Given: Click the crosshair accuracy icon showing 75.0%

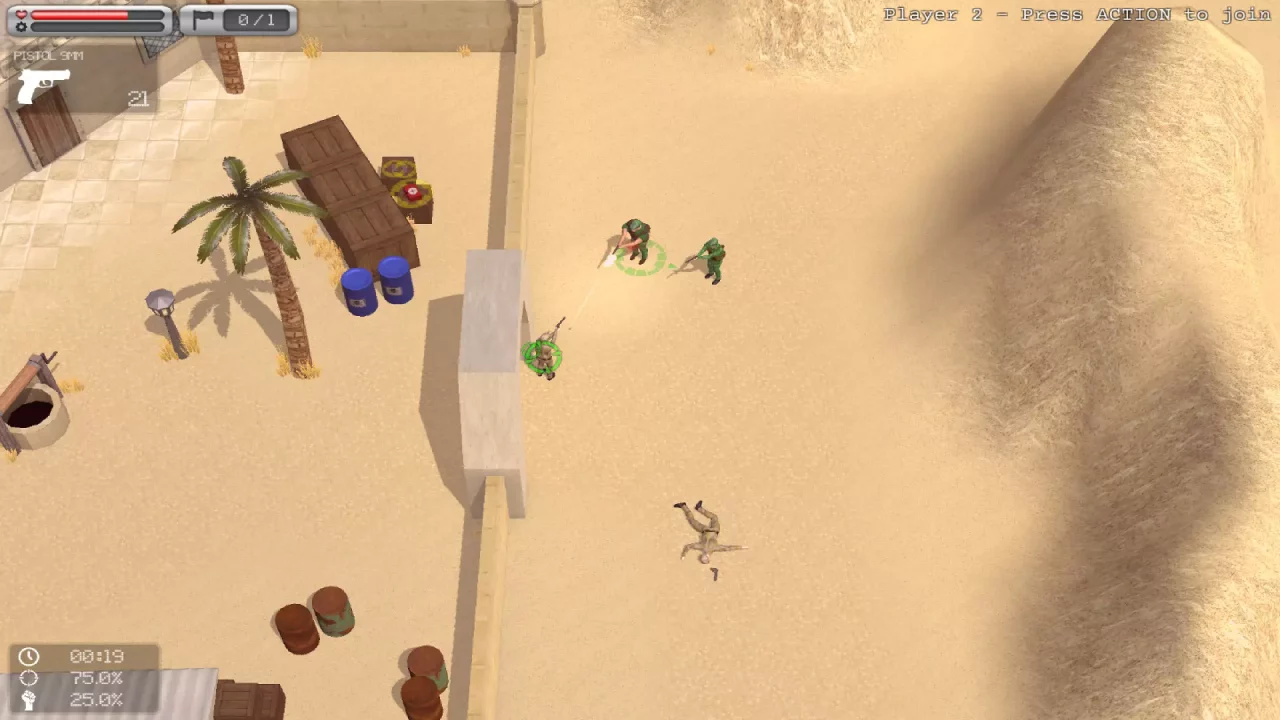Looking at the screenshot, I should click(x=29, y=678).
